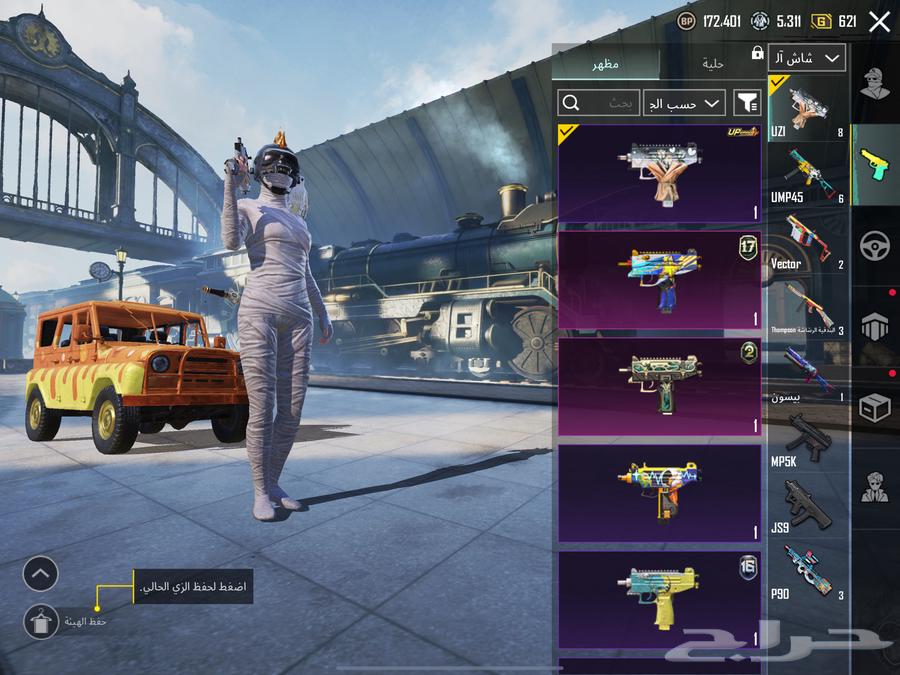Expand the up-arrow circle button
The width and height of the screenshot is (900, 675).
pos(41,573)
